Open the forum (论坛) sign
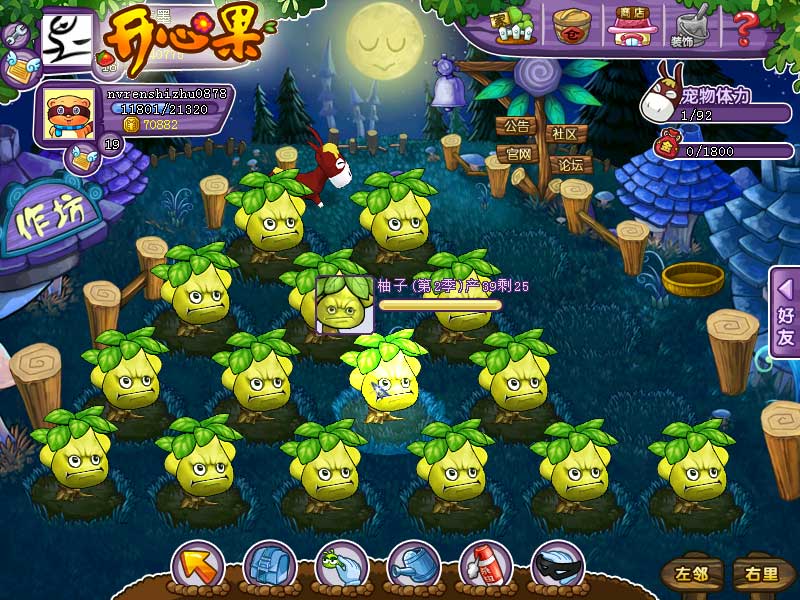 point(571,164)
